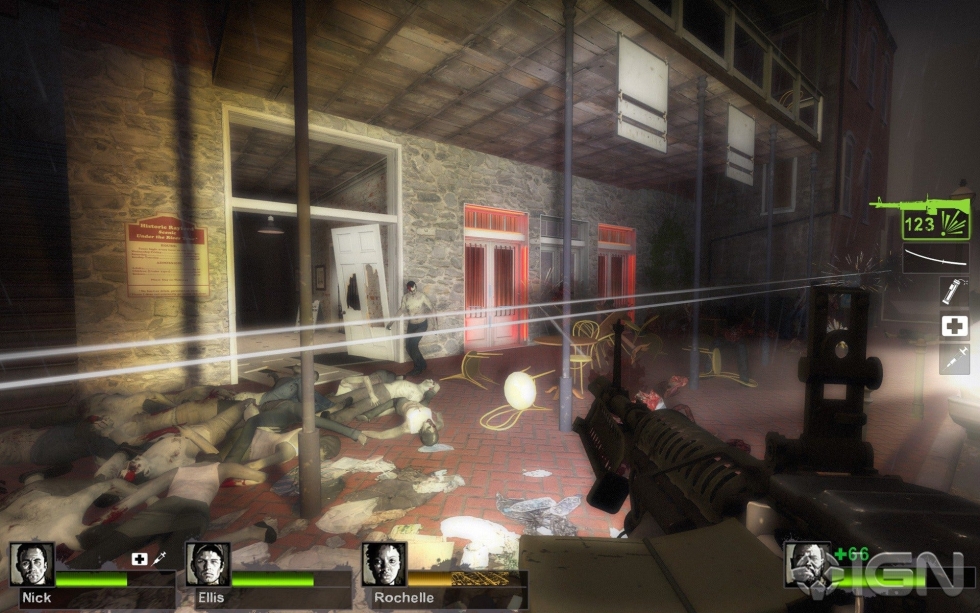This screenshot has height=613, width=980.
Task: Select the adrenaline shot slot
Action: tap(954, 358)
